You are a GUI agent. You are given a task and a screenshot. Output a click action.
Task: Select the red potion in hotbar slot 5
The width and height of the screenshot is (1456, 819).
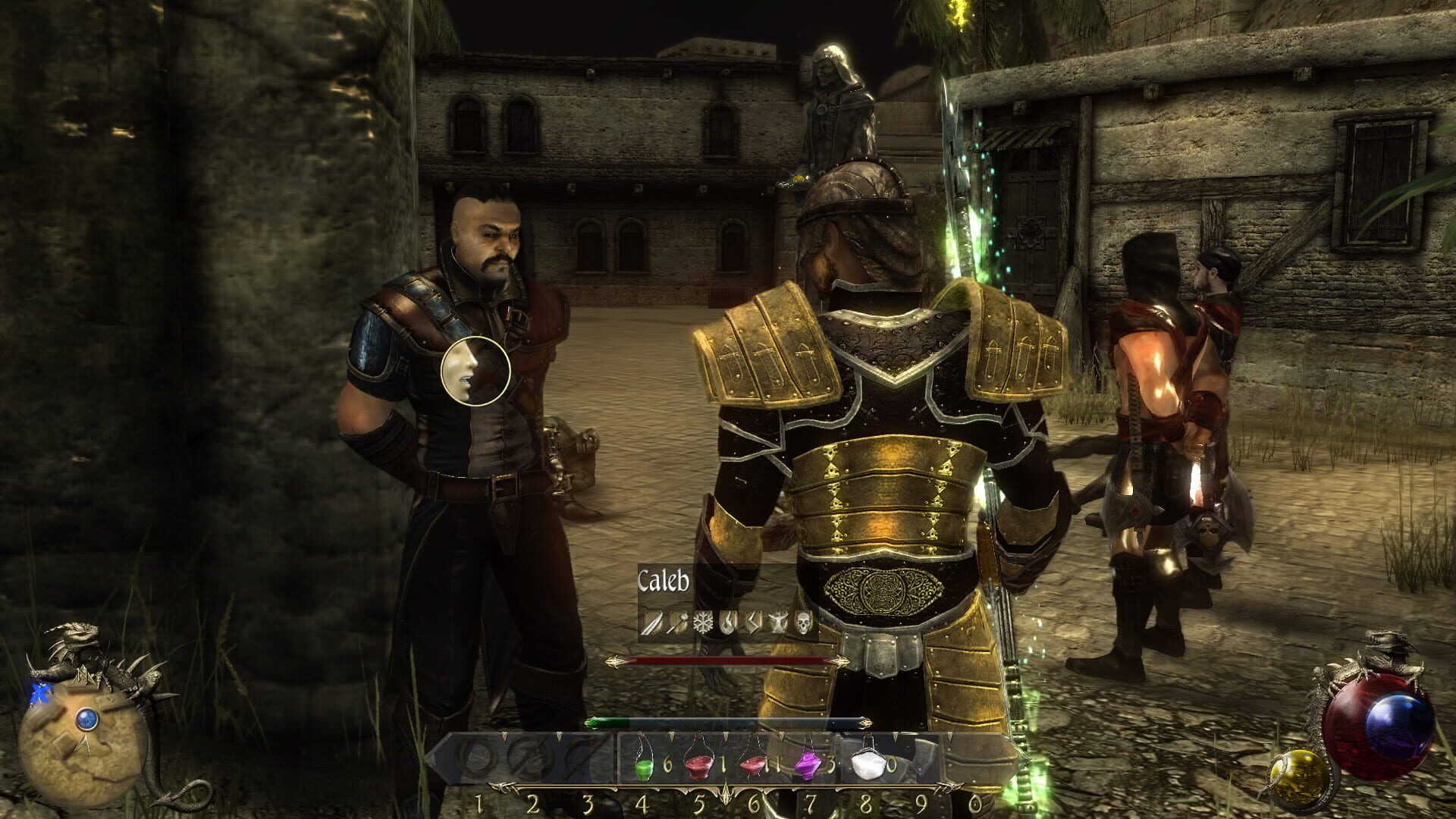(698, 764)
